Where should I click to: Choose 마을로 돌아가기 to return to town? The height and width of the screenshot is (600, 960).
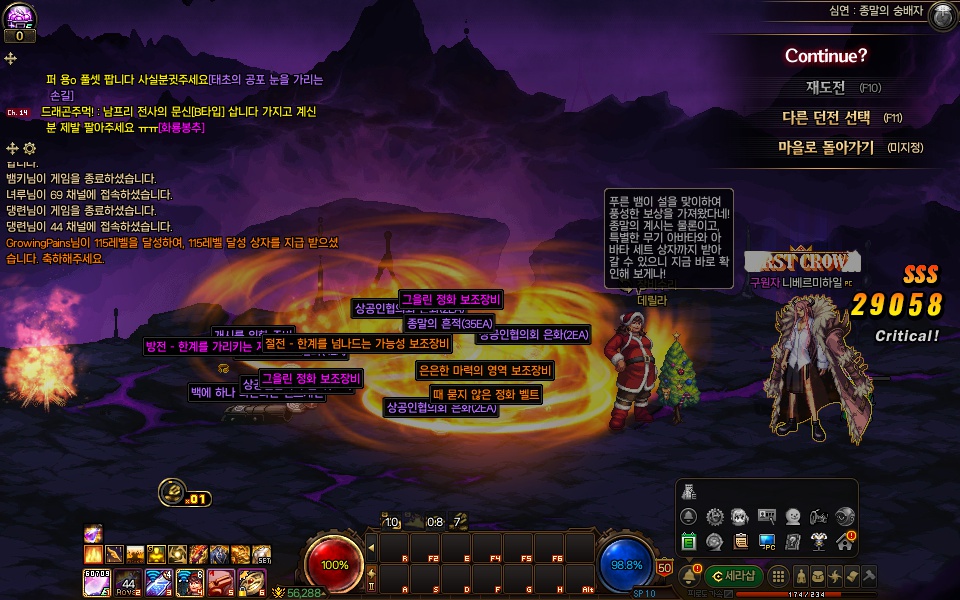point(826,147)
